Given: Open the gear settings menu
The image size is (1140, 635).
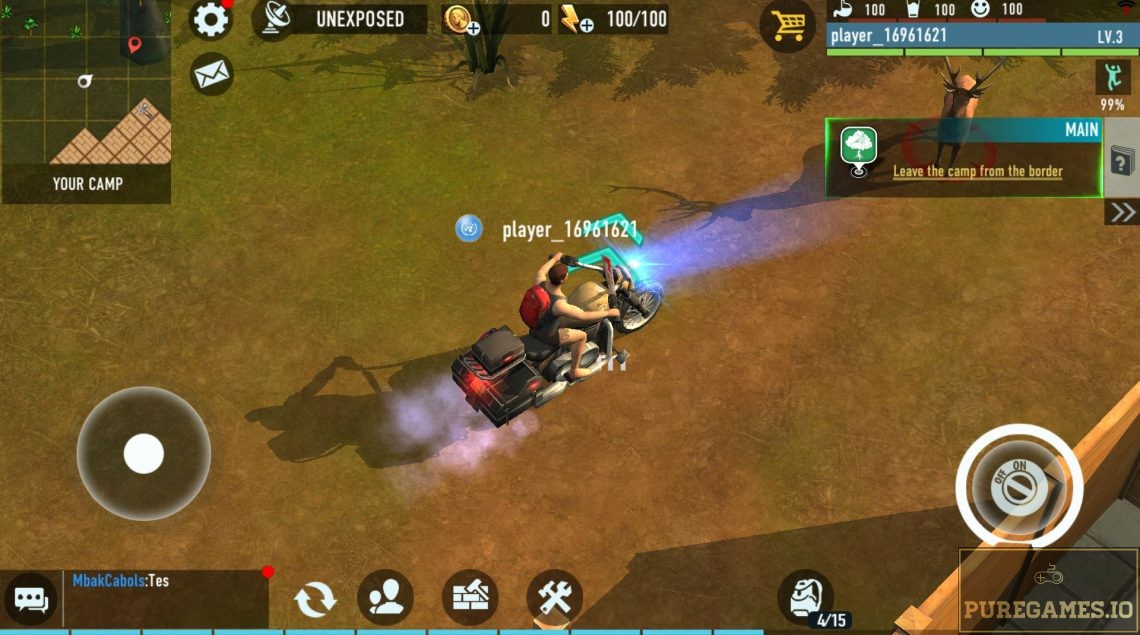Looking at the screenshot, I should pos(211,20).
